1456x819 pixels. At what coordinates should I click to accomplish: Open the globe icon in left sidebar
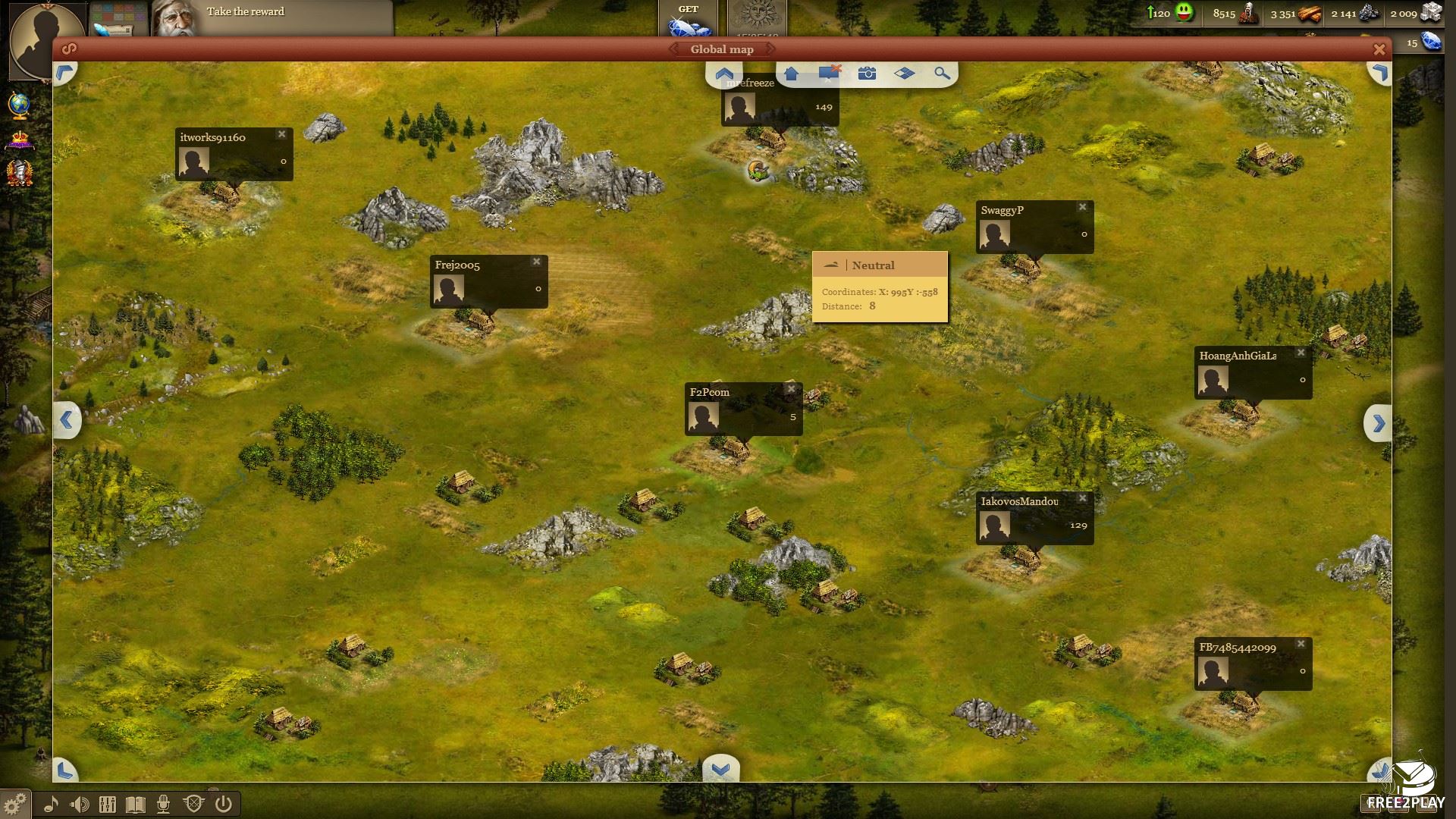(20, 105)
